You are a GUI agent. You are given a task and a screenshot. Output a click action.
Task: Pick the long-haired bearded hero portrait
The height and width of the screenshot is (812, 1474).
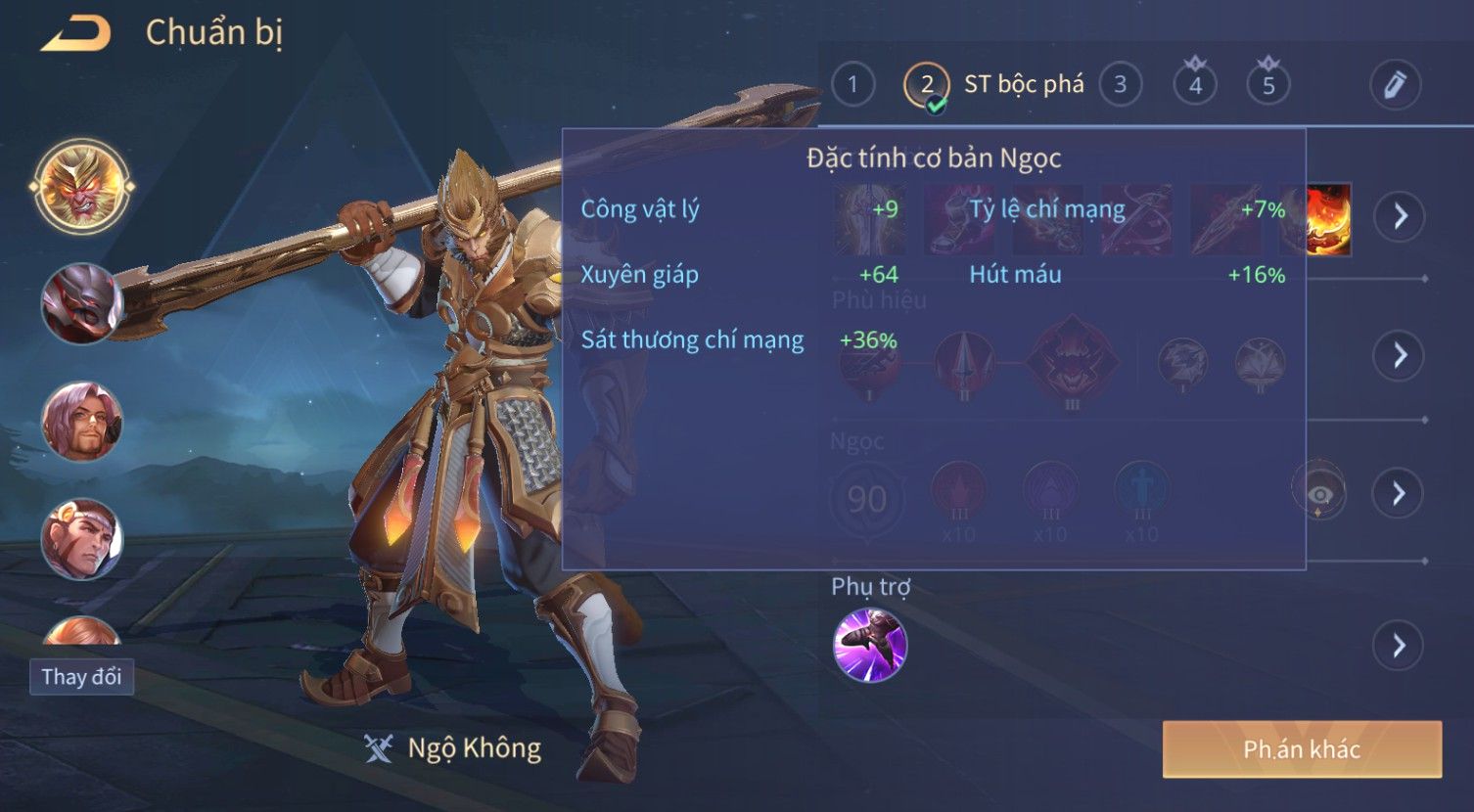81,422
